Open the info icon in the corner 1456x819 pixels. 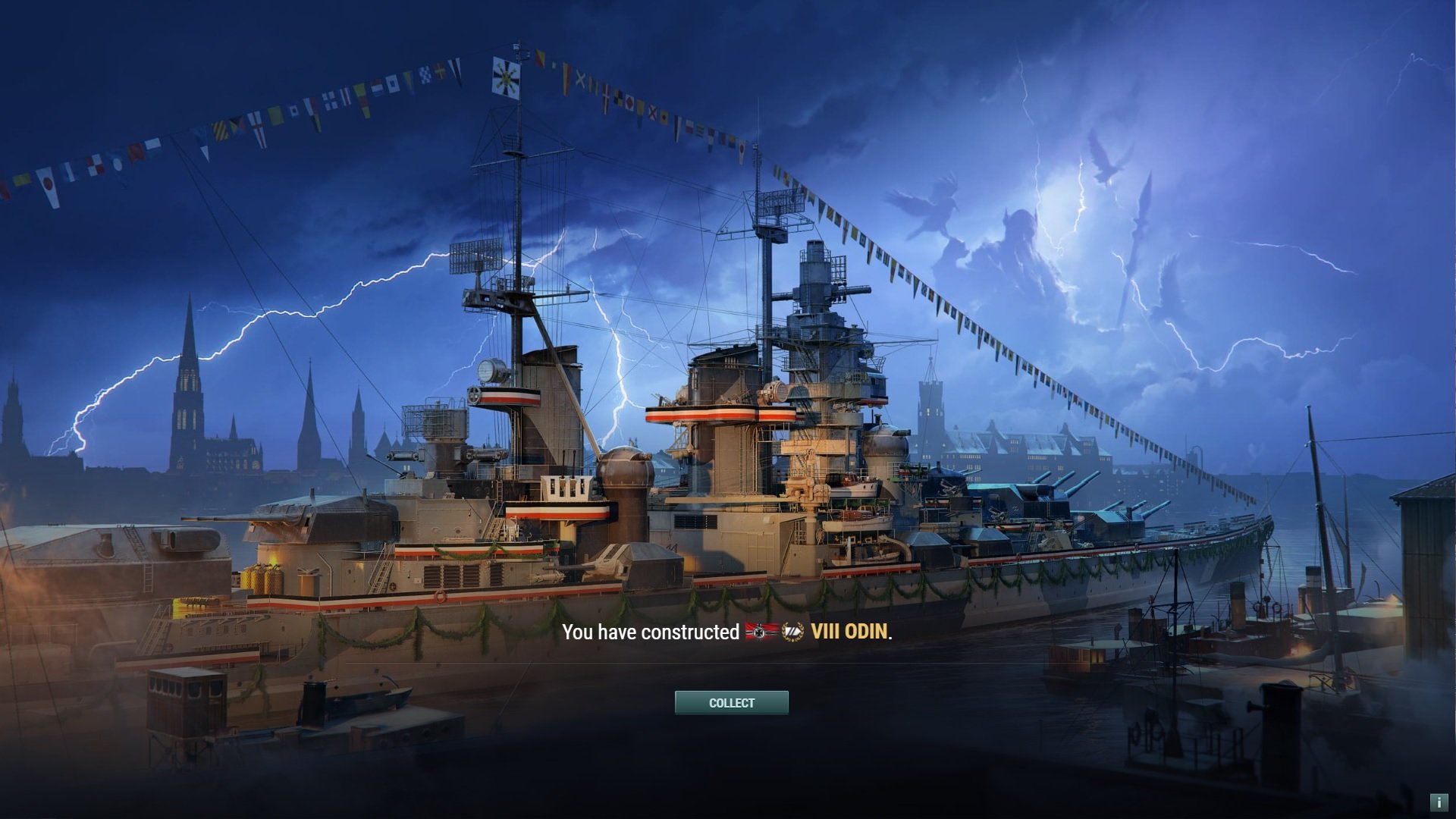point(1439,802)
